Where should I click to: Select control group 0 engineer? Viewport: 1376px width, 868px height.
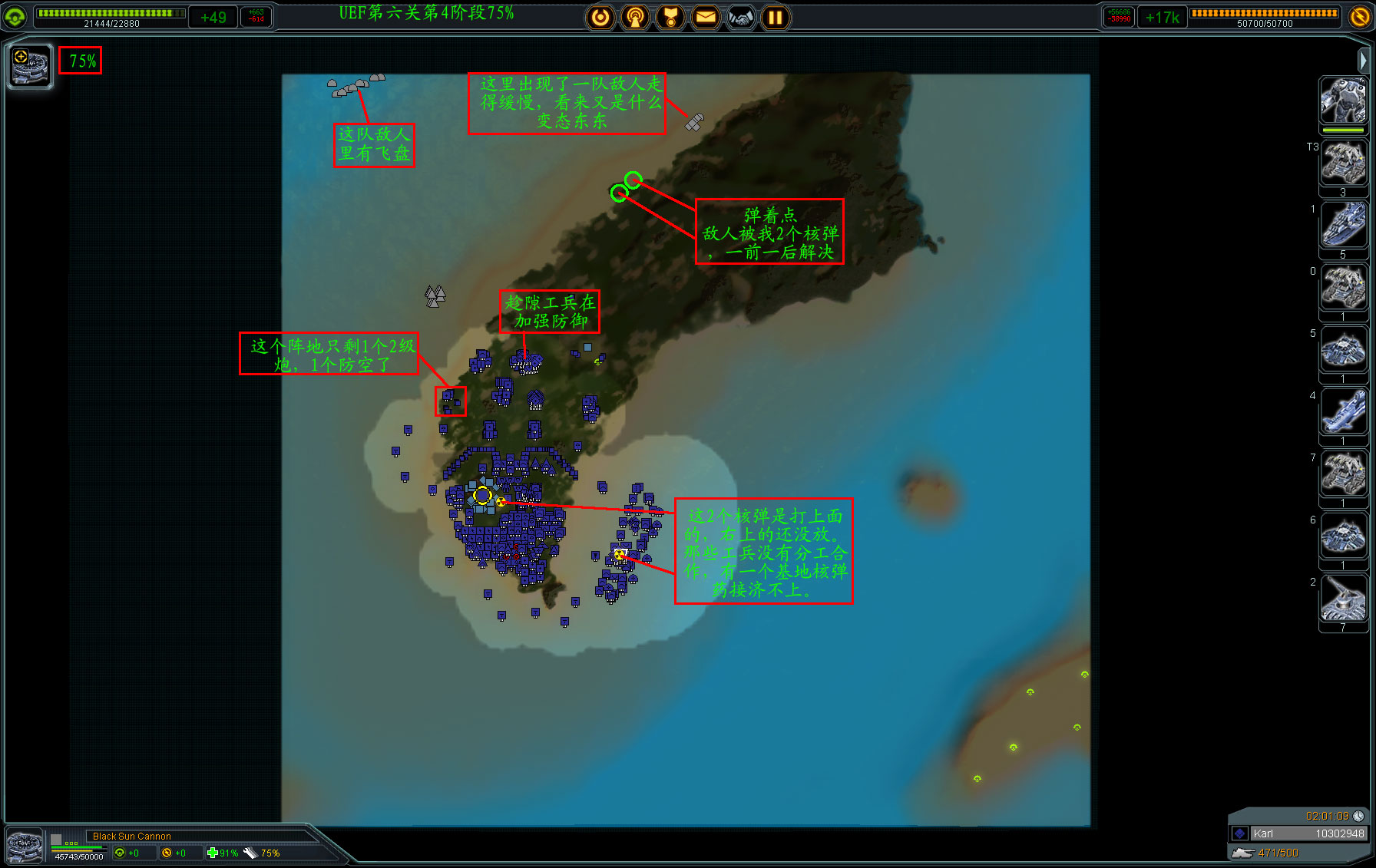click(1343, 288)
